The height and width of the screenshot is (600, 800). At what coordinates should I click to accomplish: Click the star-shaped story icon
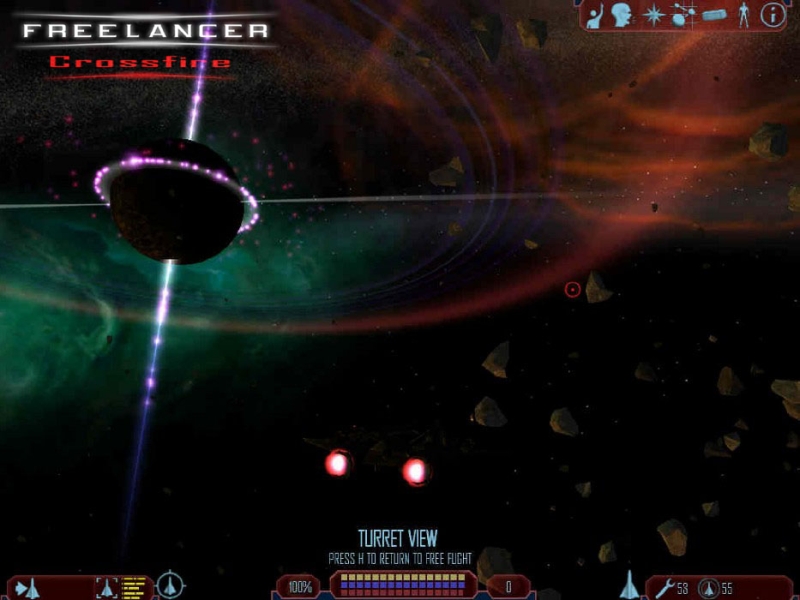point(653,15)
